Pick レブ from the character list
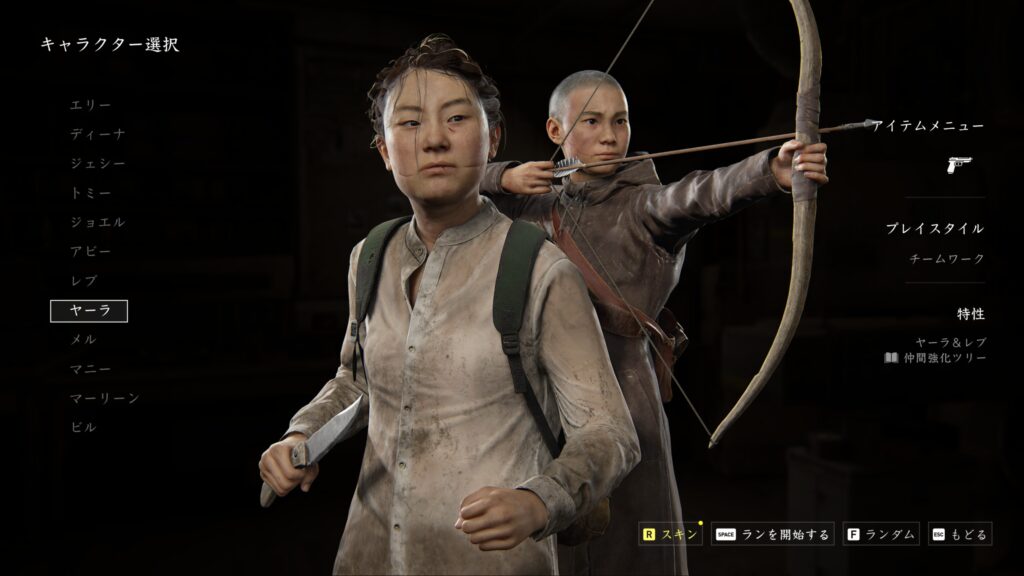The image size is (1024, 576). tap(83, 281)
